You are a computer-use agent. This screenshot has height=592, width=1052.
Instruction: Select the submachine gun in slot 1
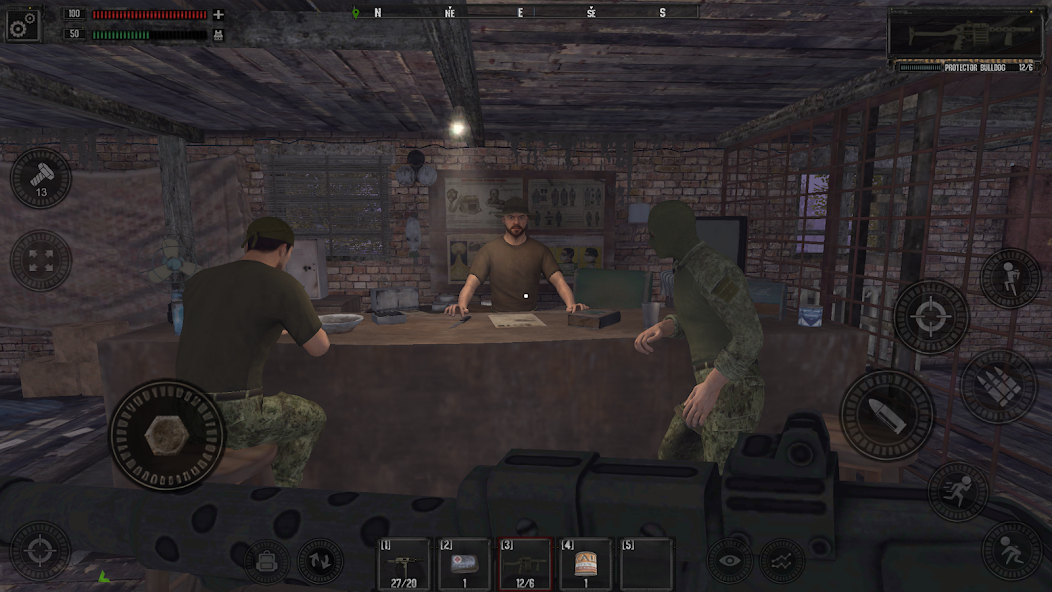click(404, 565)
